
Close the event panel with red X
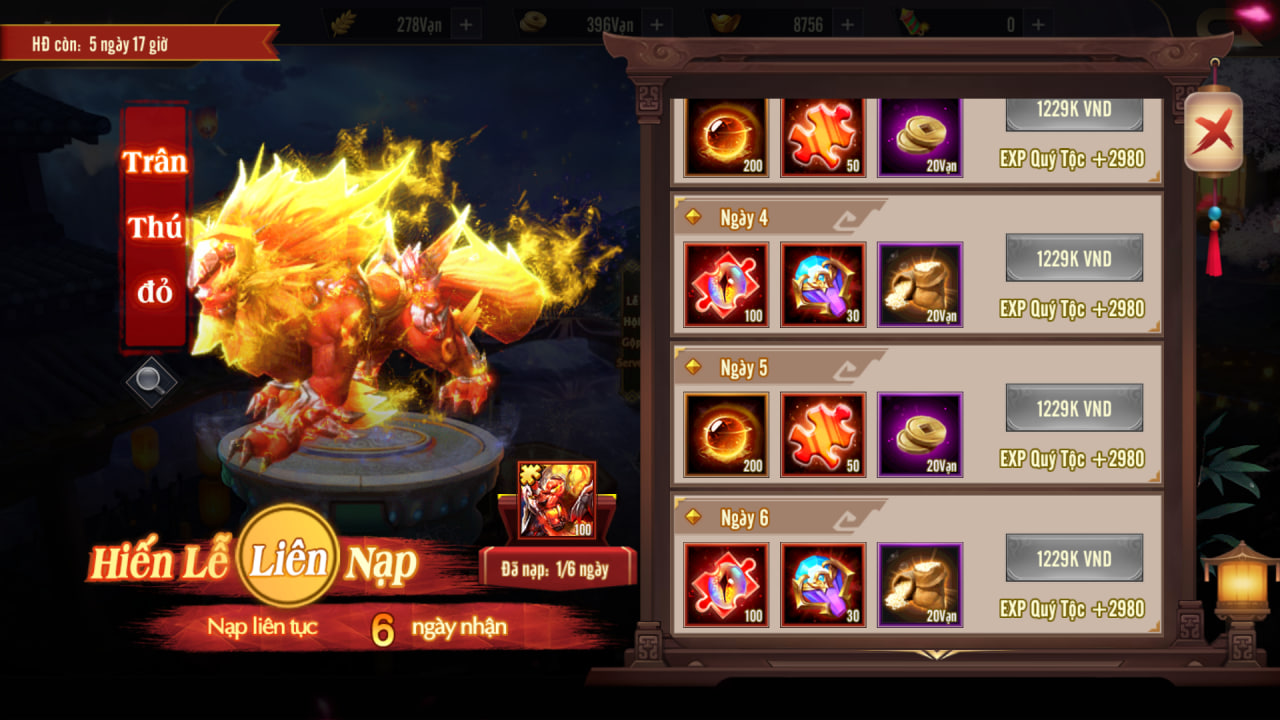pos(1214,130)
